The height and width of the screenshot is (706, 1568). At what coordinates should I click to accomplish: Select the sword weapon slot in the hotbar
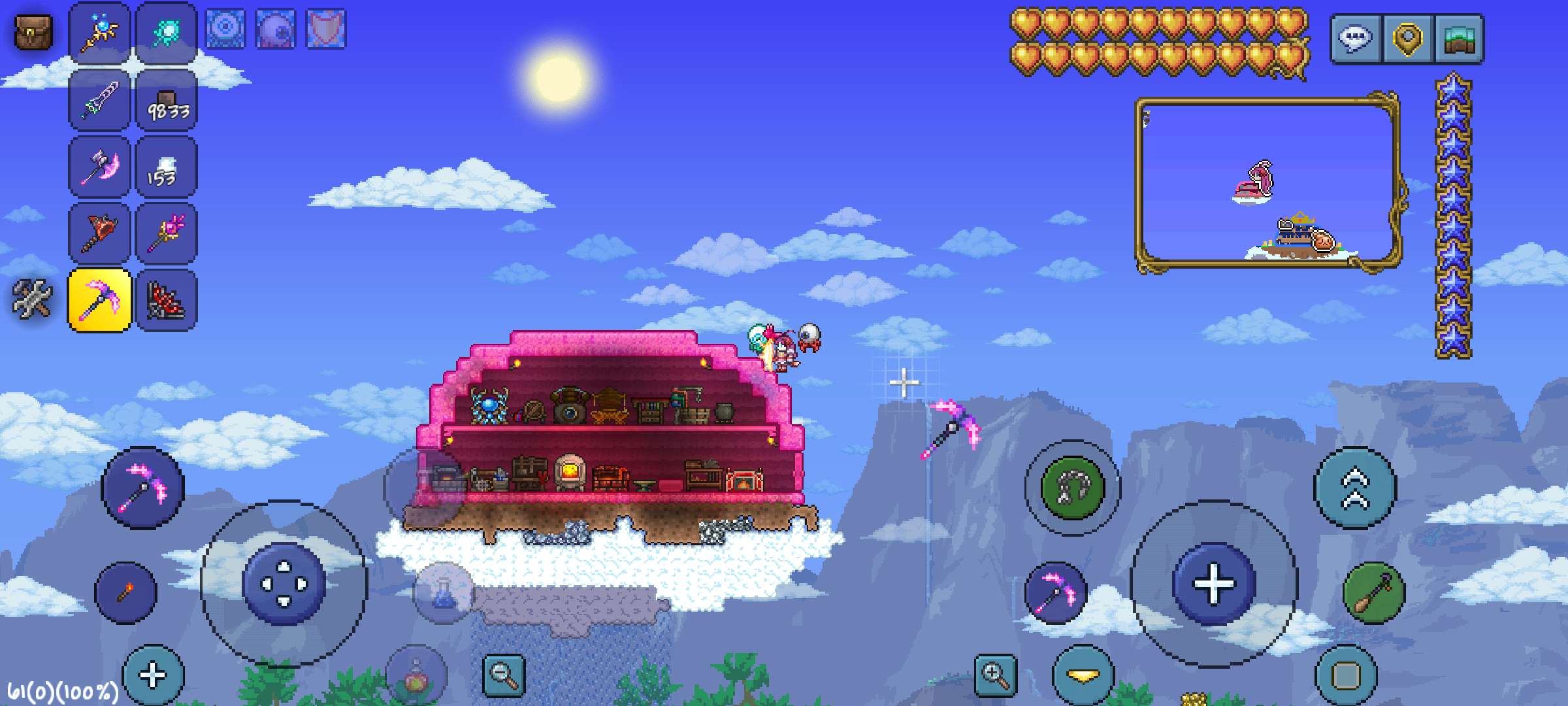pos(99,101)
